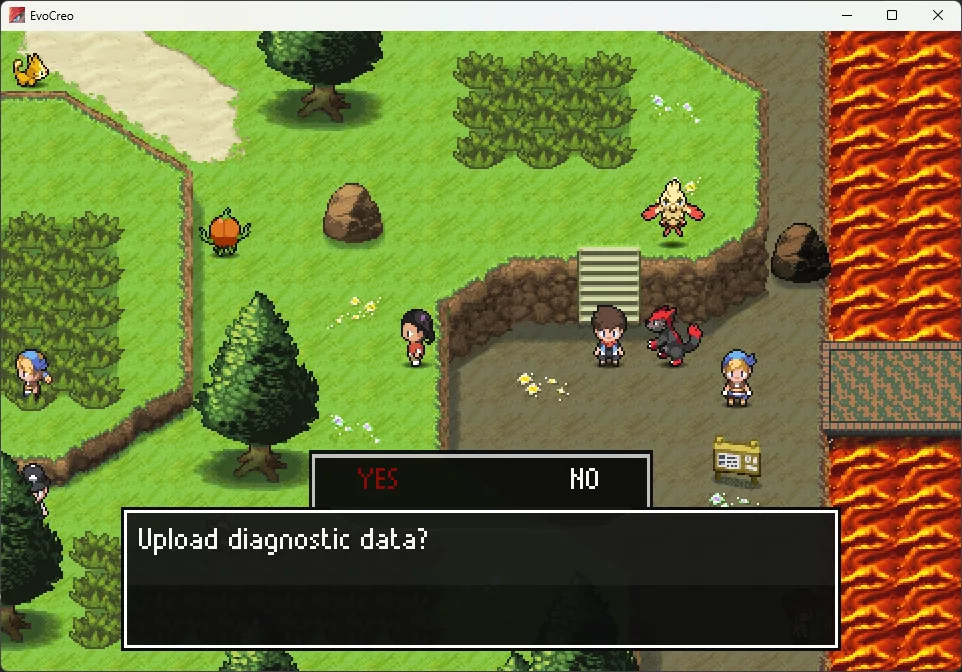This screenshot has width=962, height=672.
Task: Maximize the EvoCreo window
Action: (892, 15)
